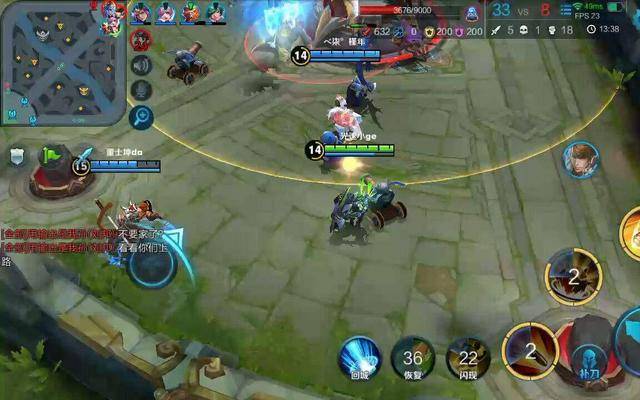Trigger the 闪现 flash summoner spell
Screen dimensions: 640x400
tap(467, 357)
